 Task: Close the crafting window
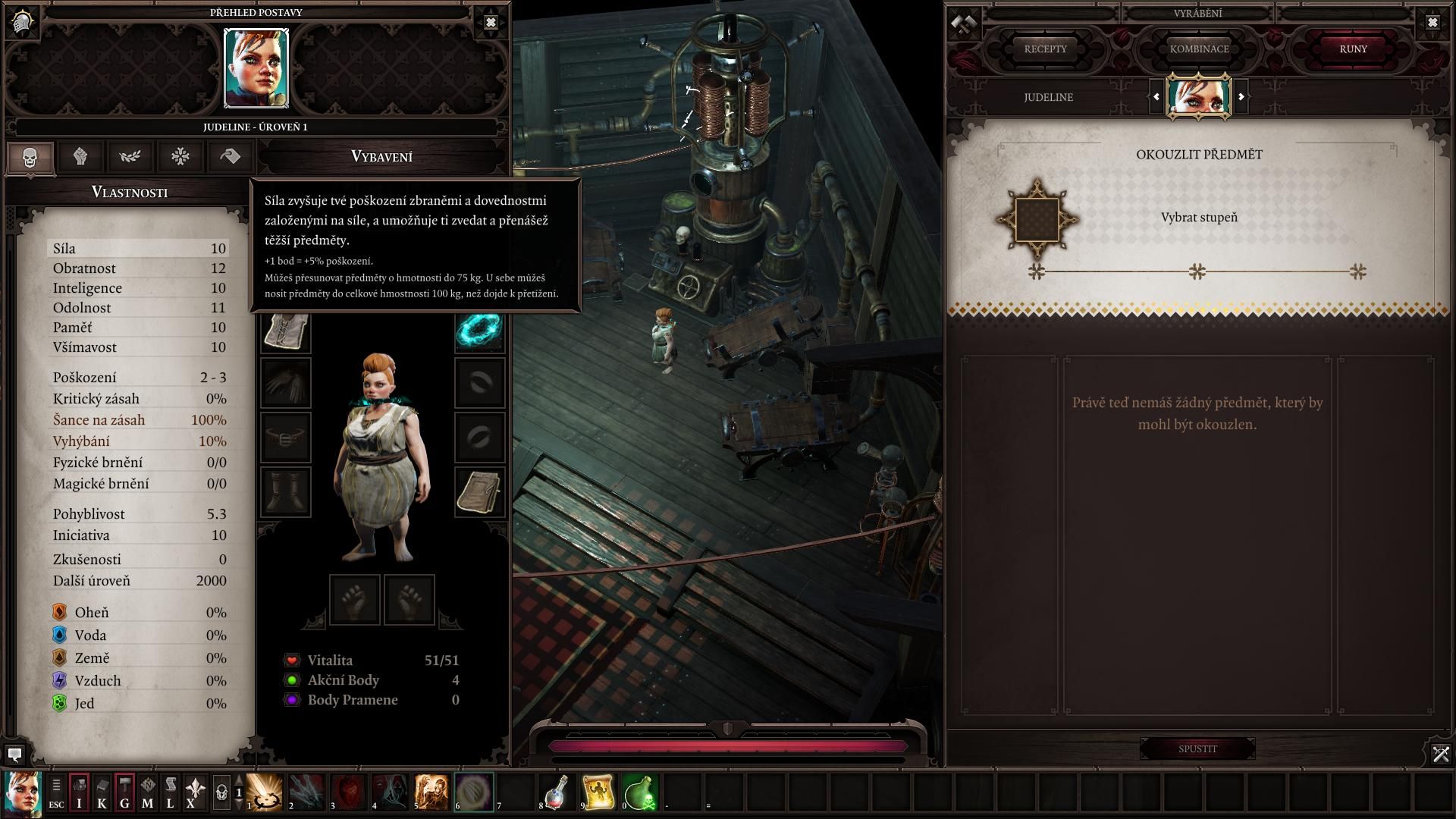(1432, 23)
